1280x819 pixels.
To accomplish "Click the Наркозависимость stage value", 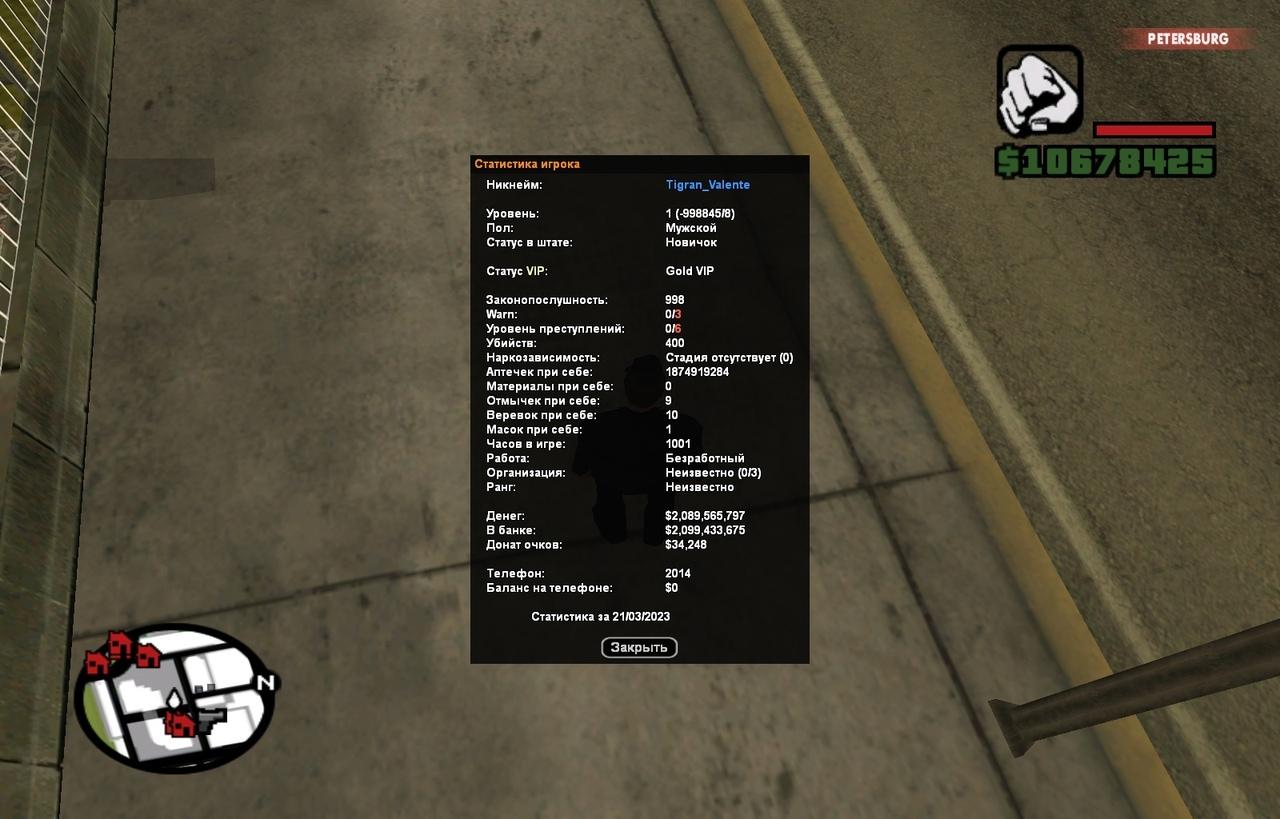I will coord(729,356).
